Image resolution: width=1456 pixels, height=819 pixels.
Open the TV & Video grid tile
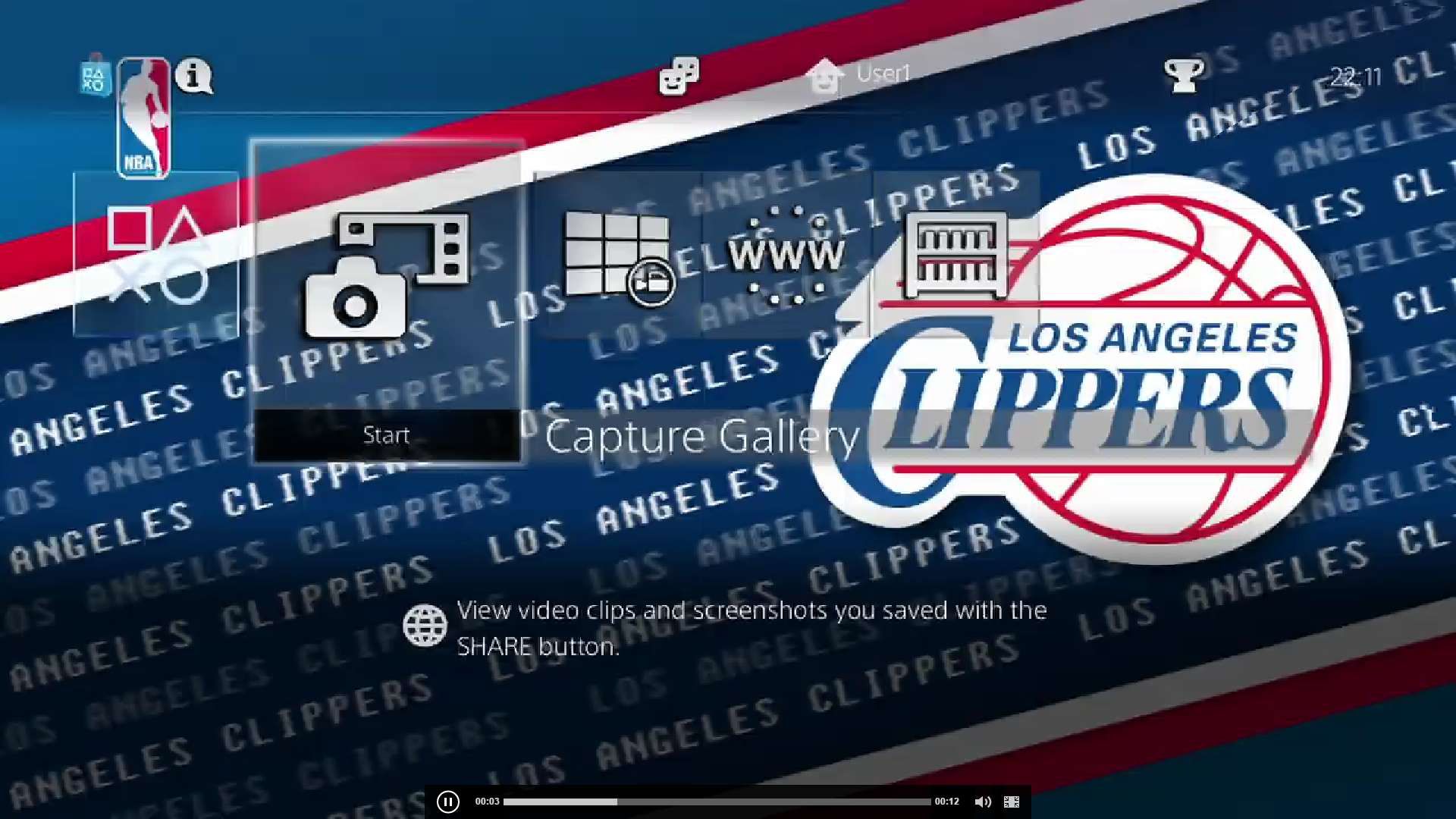(x=618, y=258)
